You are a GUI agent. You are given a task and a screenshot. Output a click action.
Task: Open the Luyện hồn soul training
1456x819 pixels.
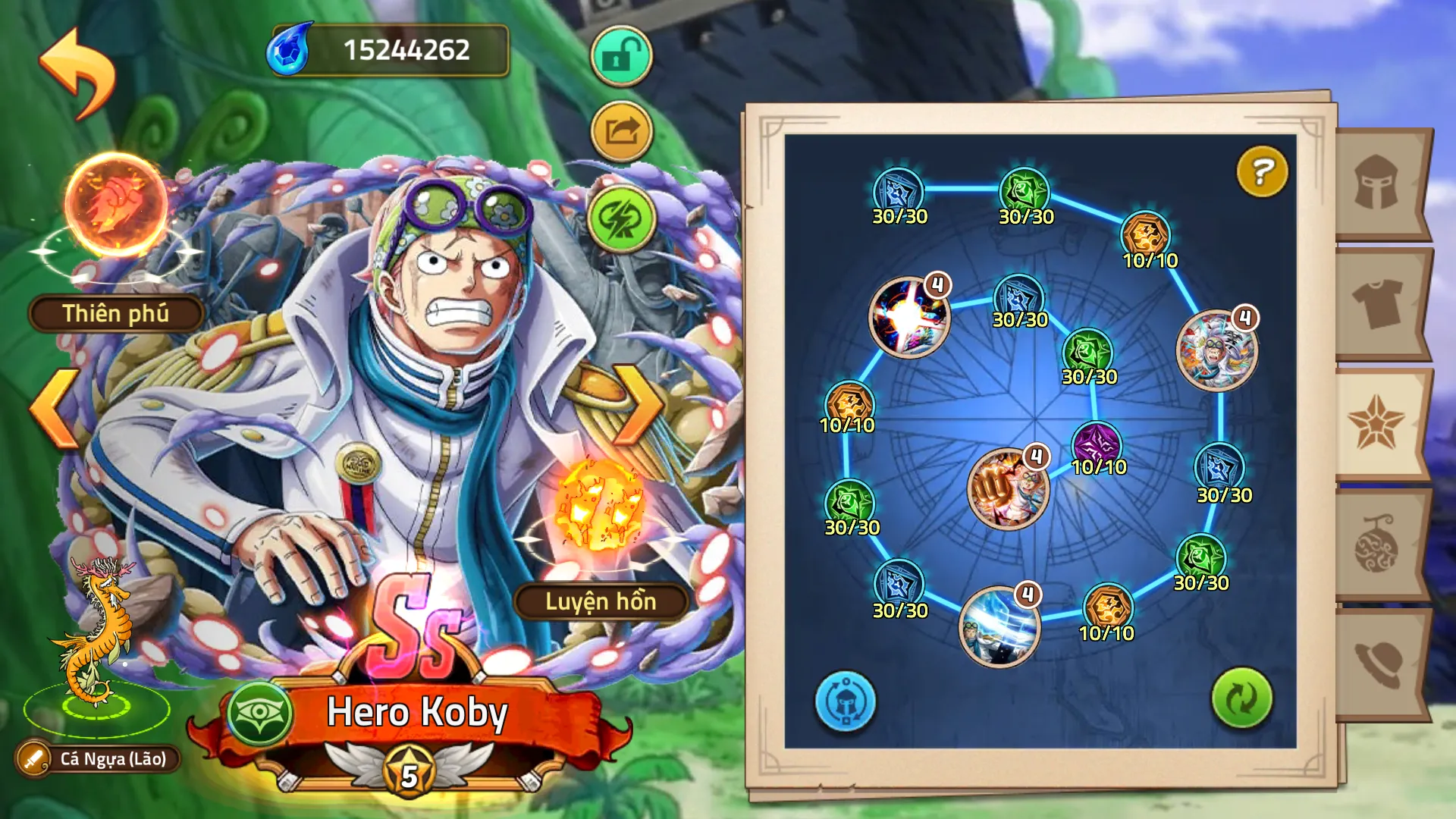click(x=601, y=601)
